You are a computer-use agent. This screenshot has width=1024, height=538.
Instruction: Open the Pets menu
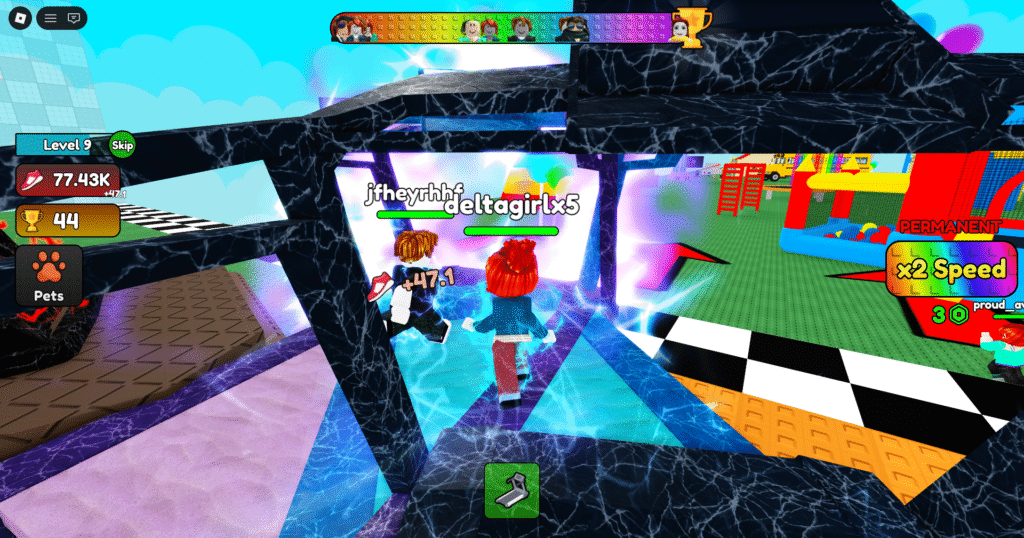[x=48, y=276]
